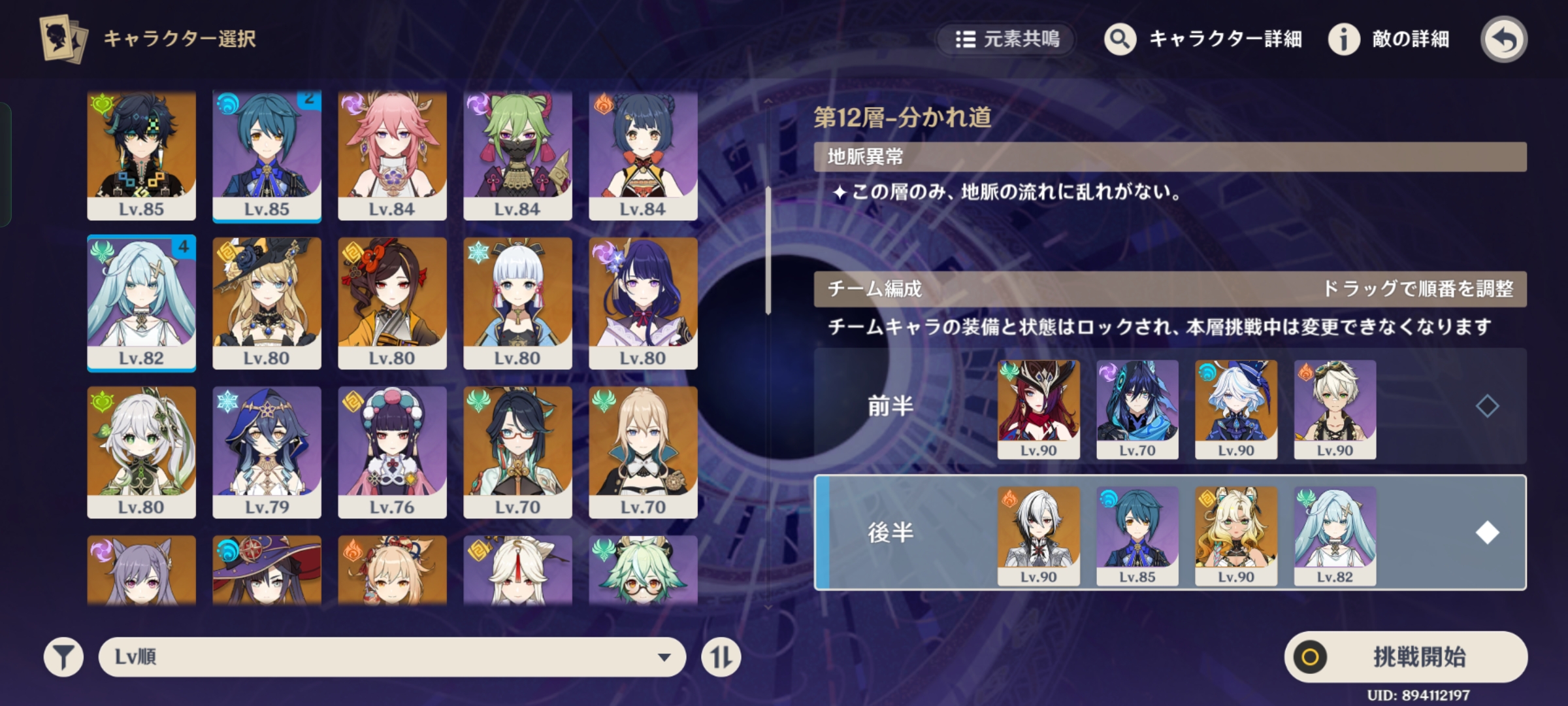Viewport: 1568px width, 706px height.
Task: Select the 前半 first-half team row
Action: (889, 407)
